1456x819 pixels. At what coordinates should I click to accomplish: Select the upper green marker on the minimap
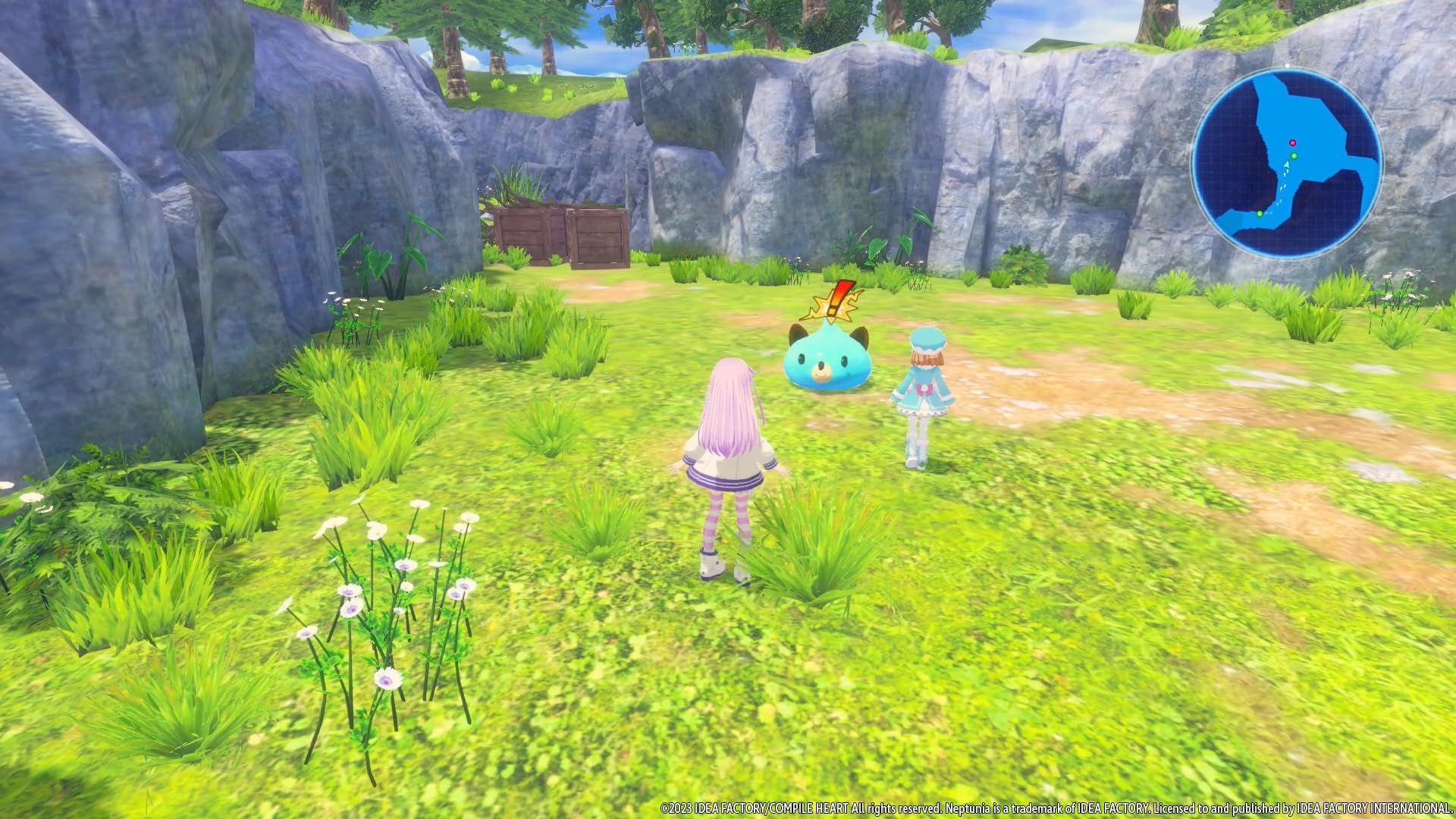tap(1294, 155)
